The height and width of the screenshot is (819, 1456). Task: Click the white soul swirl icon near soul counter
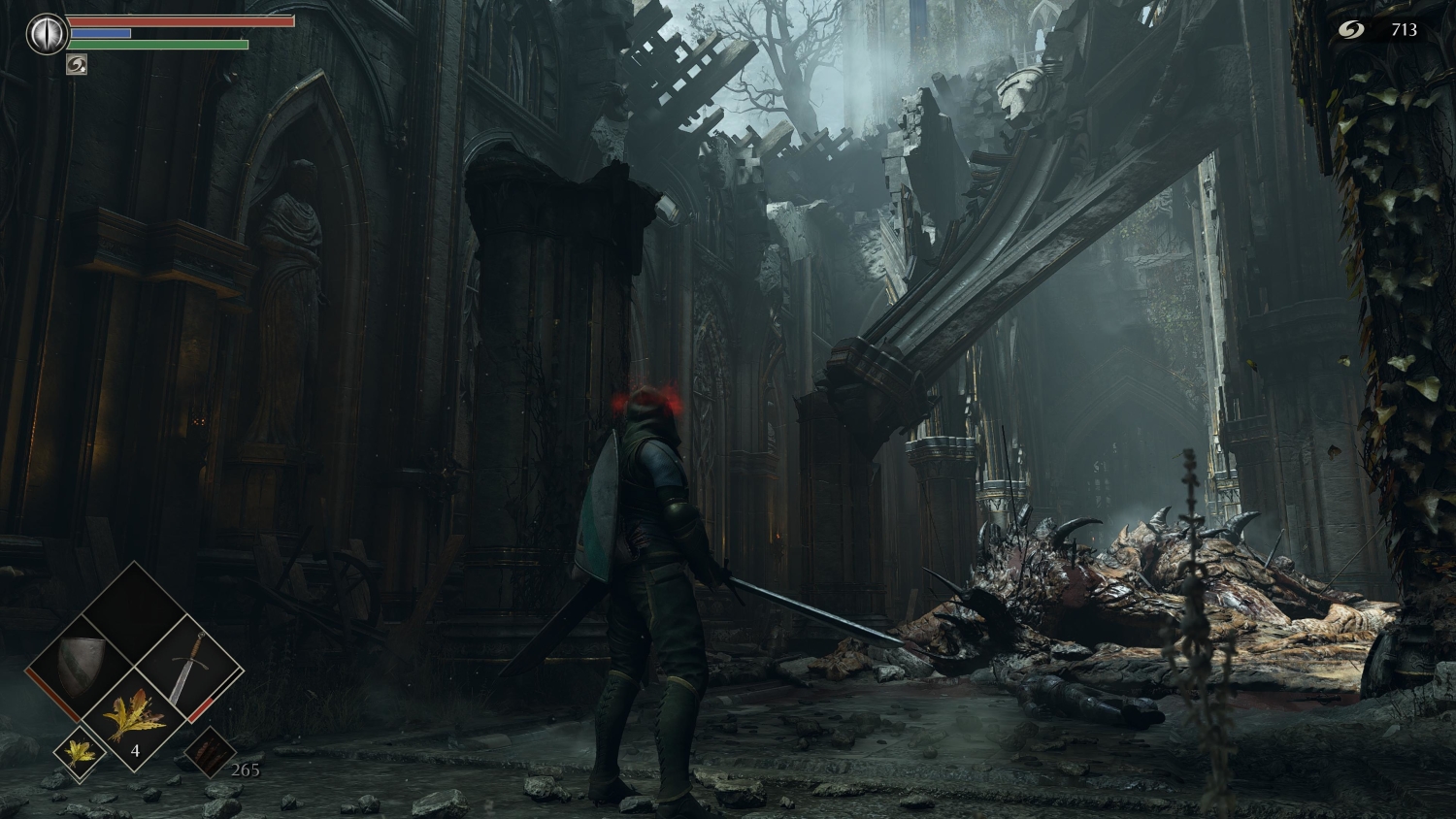1351,29
